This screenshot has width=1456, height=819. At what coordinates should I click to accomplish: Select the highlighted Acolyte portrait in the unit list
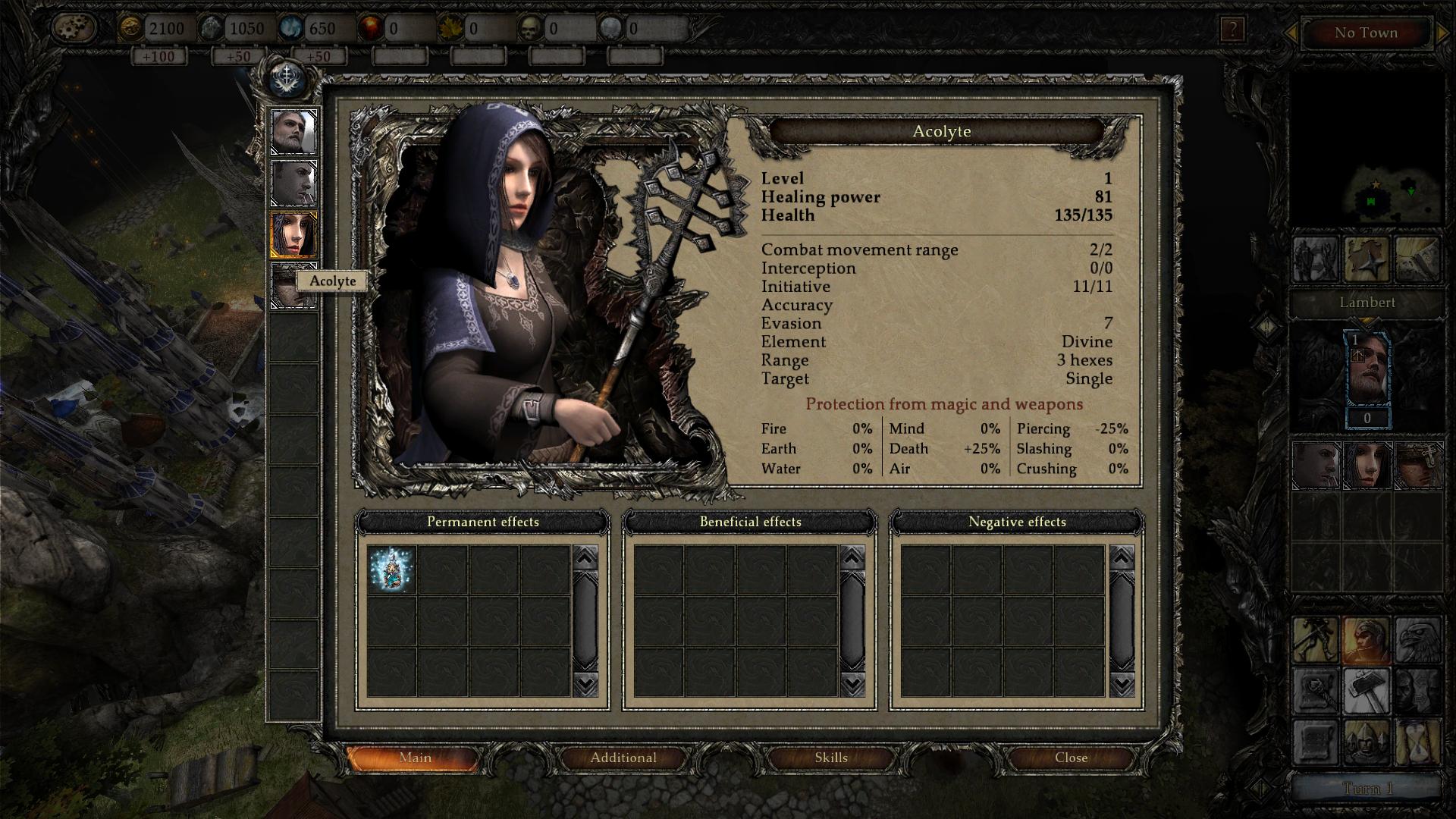(x=293, y=234)
